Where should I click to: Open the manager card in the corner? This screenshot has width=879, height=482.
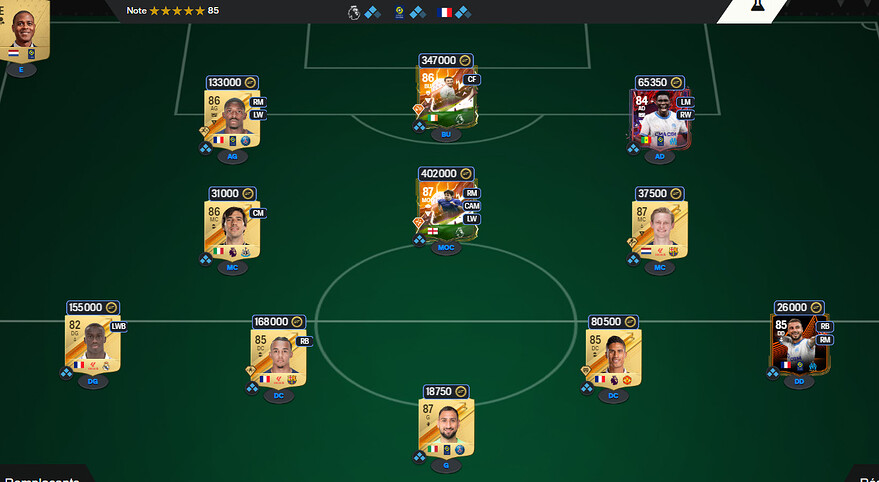24,30
